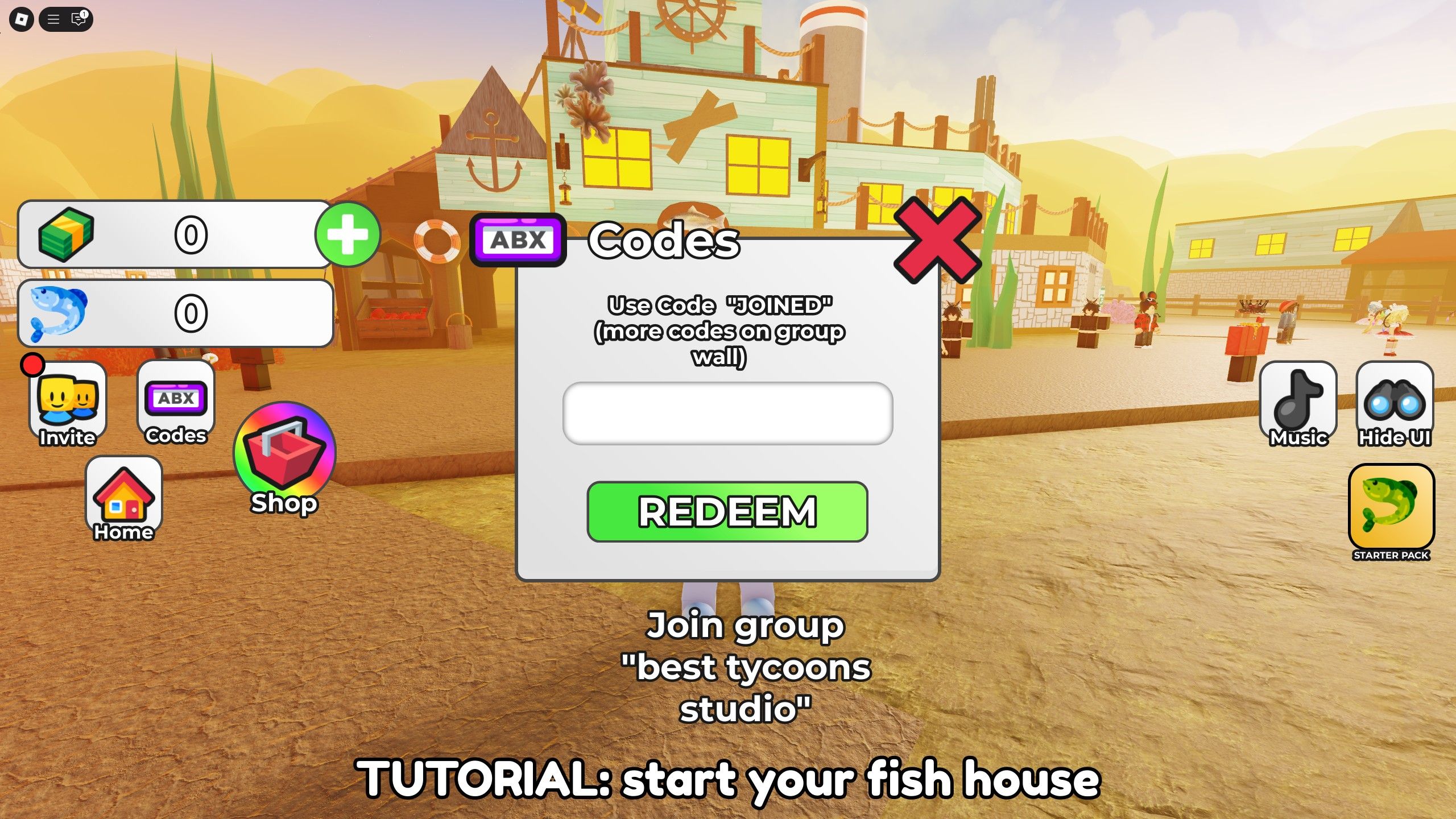Image resolution: width=1456 pixels, height=819 pixels.
Task: Click the cash balance showing 0
Action: 192,234
